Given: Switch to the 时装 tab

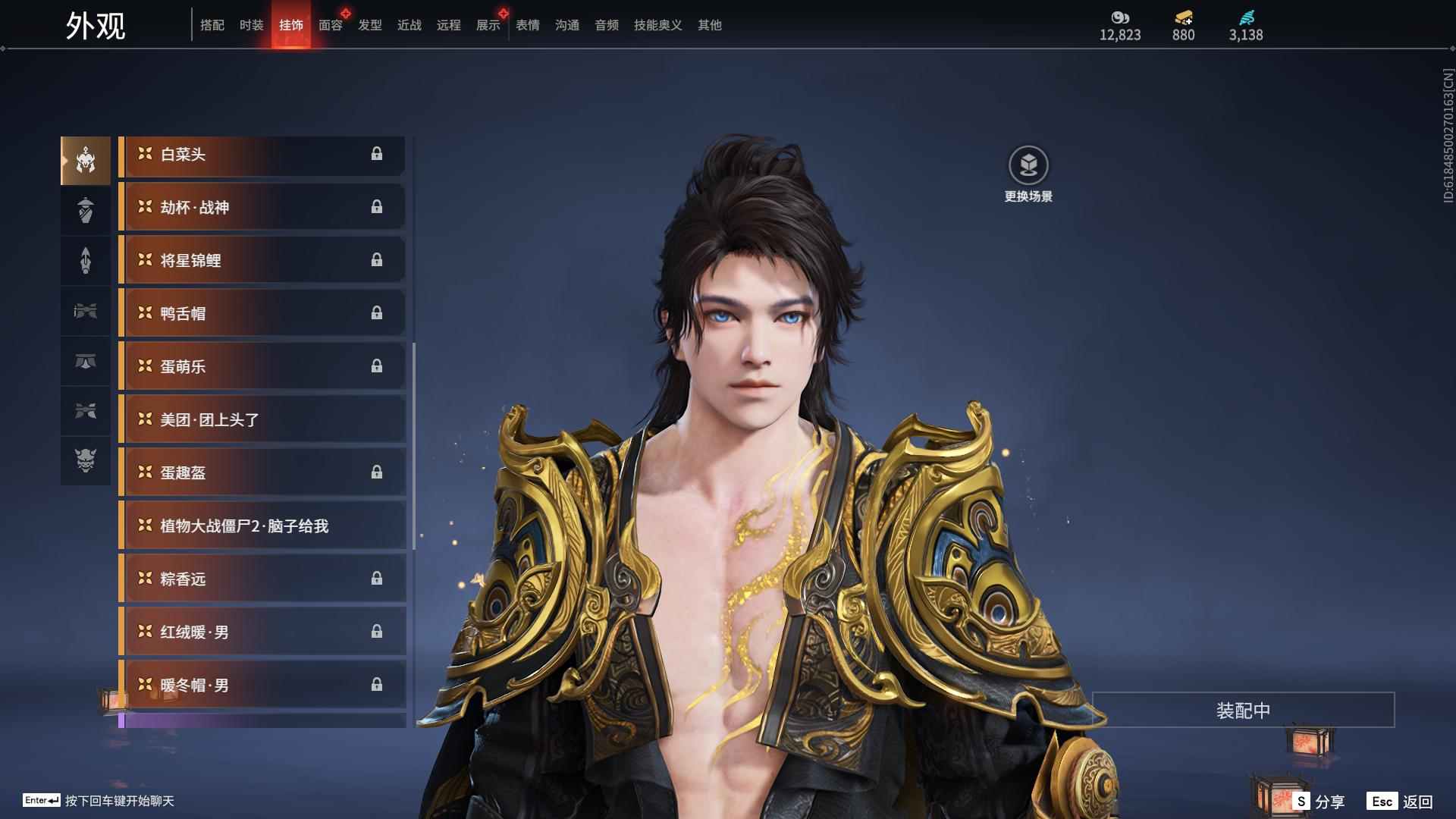Looking at the screenshot, I should (251, 25).
